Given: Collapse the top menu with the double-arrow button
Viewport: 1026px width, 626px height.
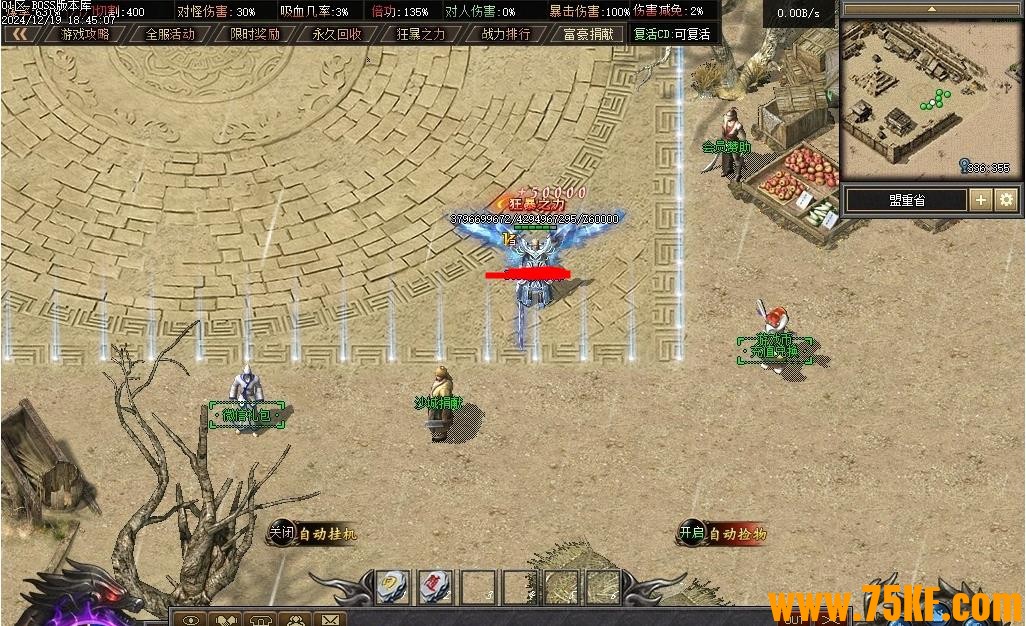Looking at the screenshot, I should click(20, 34).
